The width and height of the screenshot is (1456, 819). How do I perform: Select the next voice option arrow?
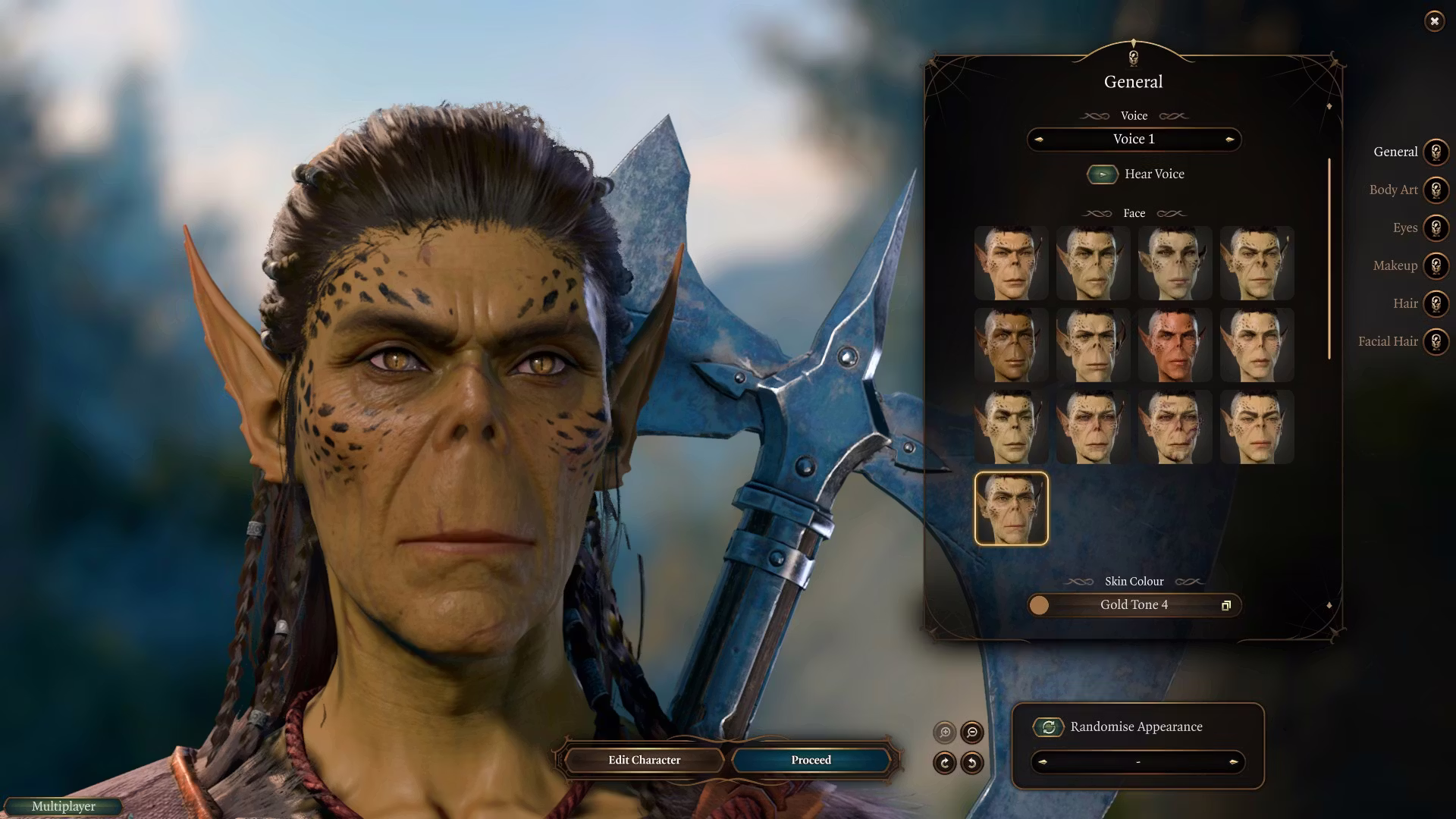[x=1229, y=140]
